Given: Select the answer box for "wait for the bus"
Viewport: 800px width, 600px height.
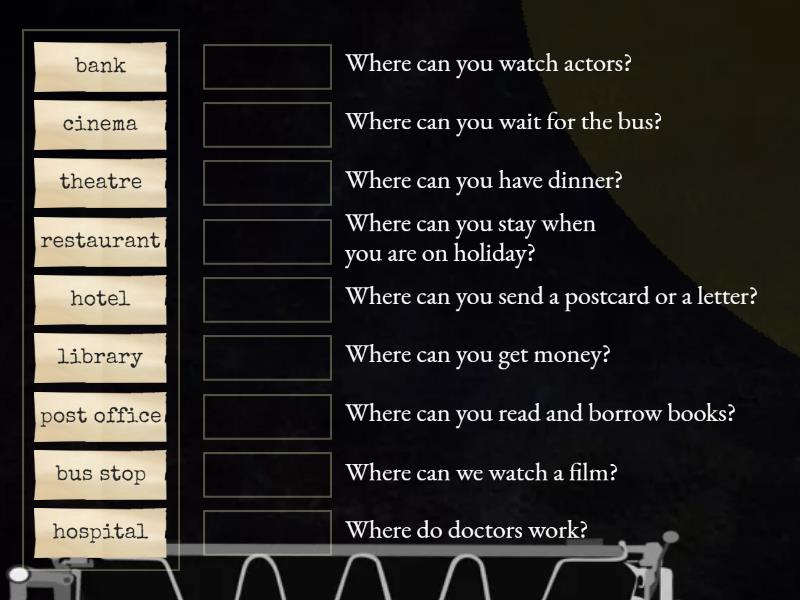Looking at the screenshot, I should tap(267, 124).
